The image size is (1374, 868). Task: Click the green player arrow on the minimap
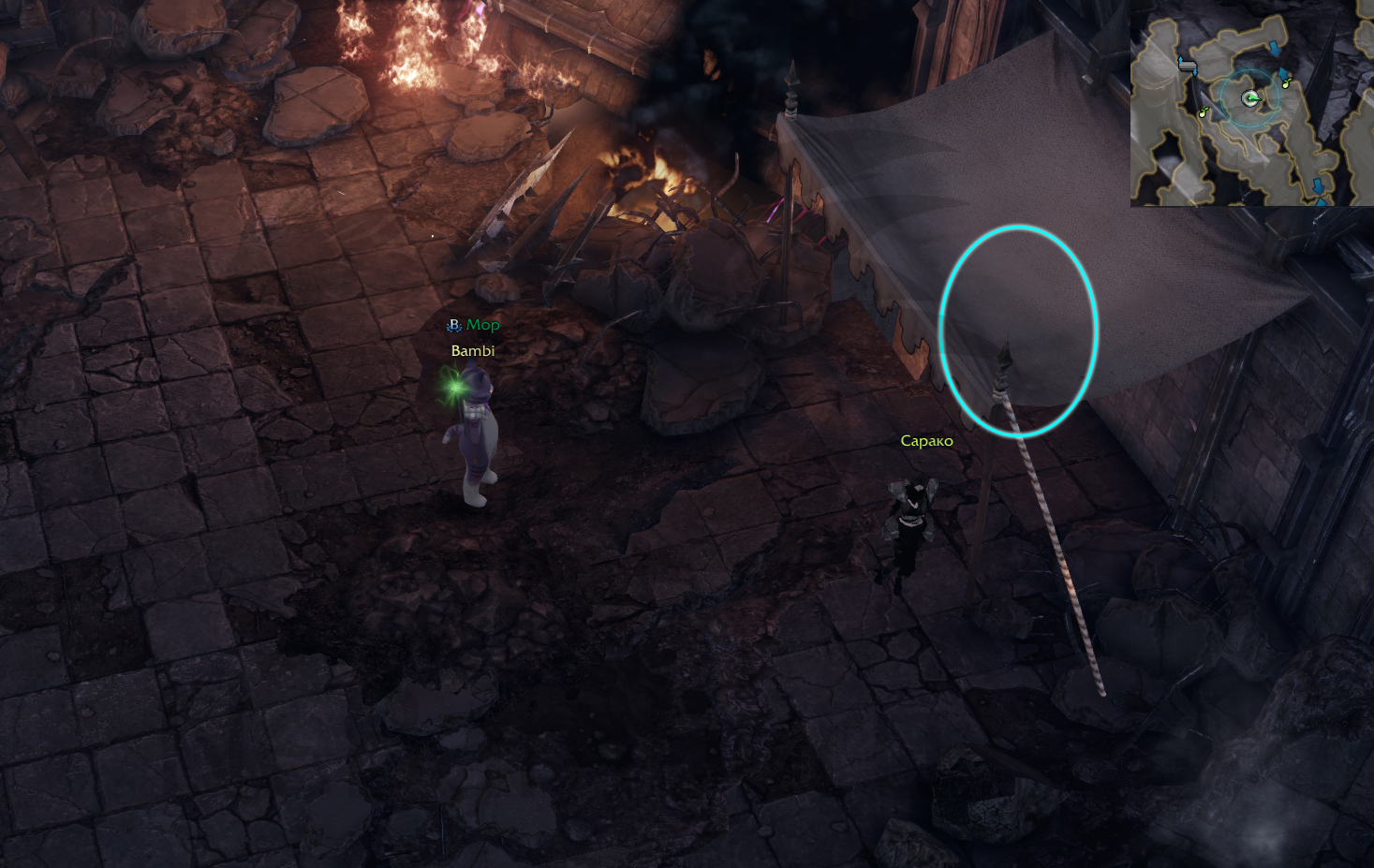click(1249, 98)
